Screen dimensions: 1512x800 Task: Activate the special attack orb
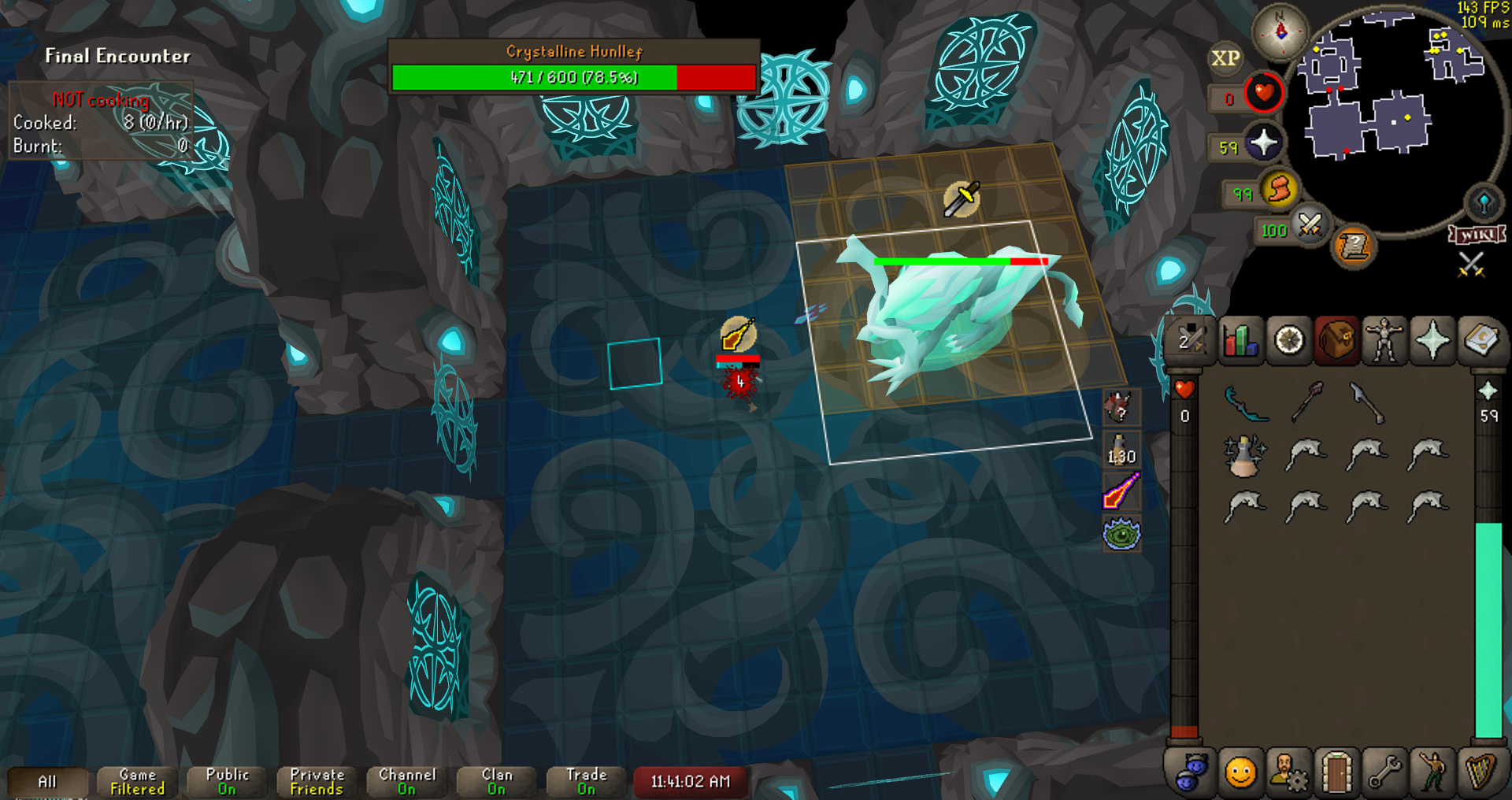[1310, 226]
